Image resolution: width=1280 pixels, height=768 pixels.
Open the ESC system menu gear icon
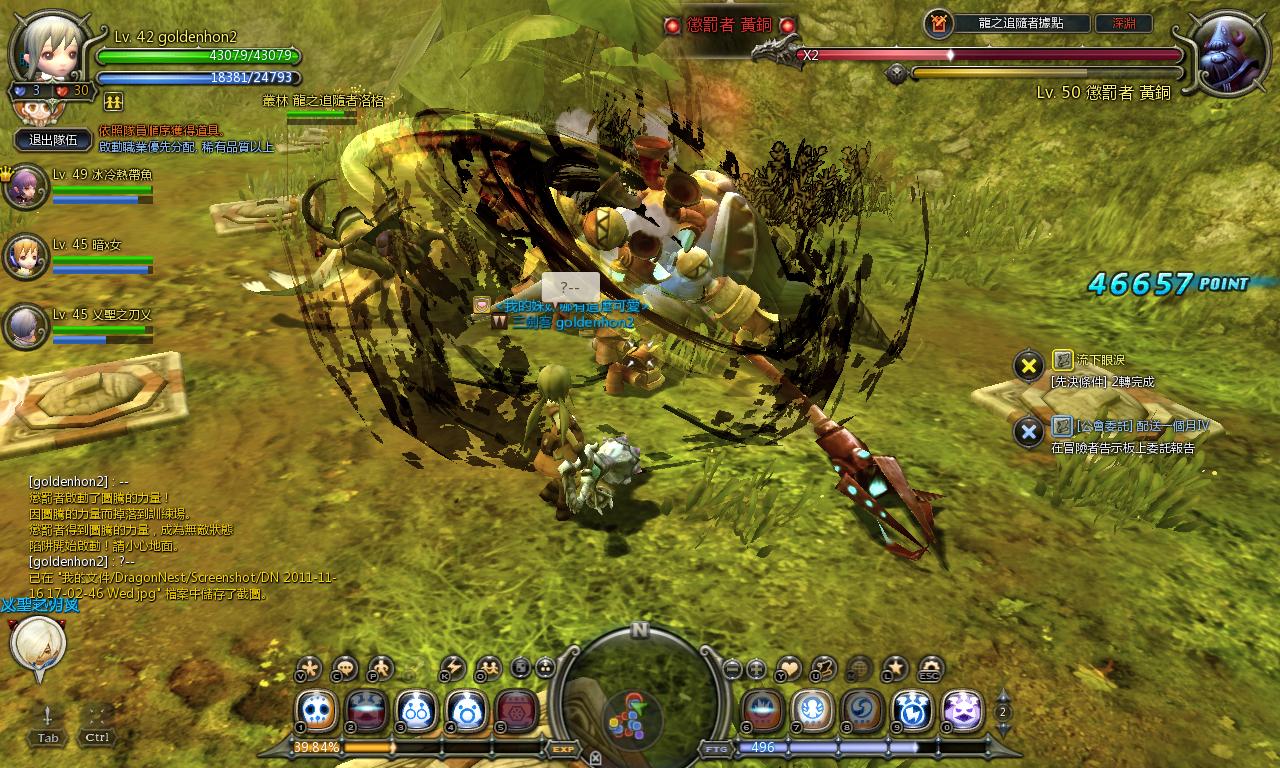[x=931, y=667]
